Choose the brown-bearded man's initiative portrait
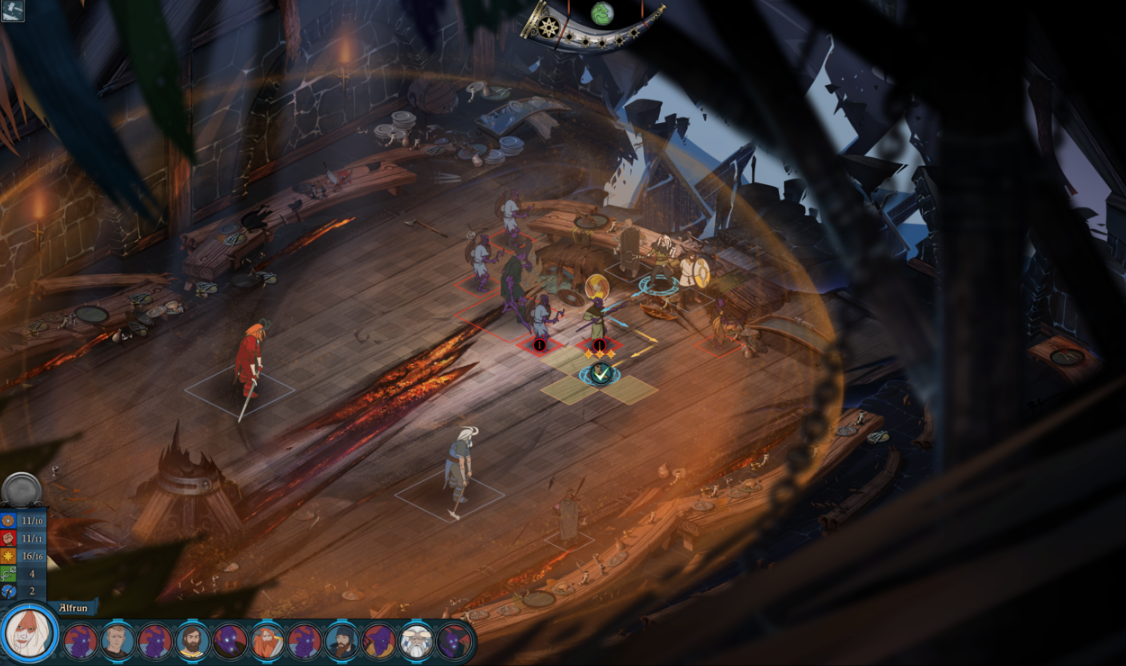The width and height of the screenshot is (1126, 666). (192, 641)
